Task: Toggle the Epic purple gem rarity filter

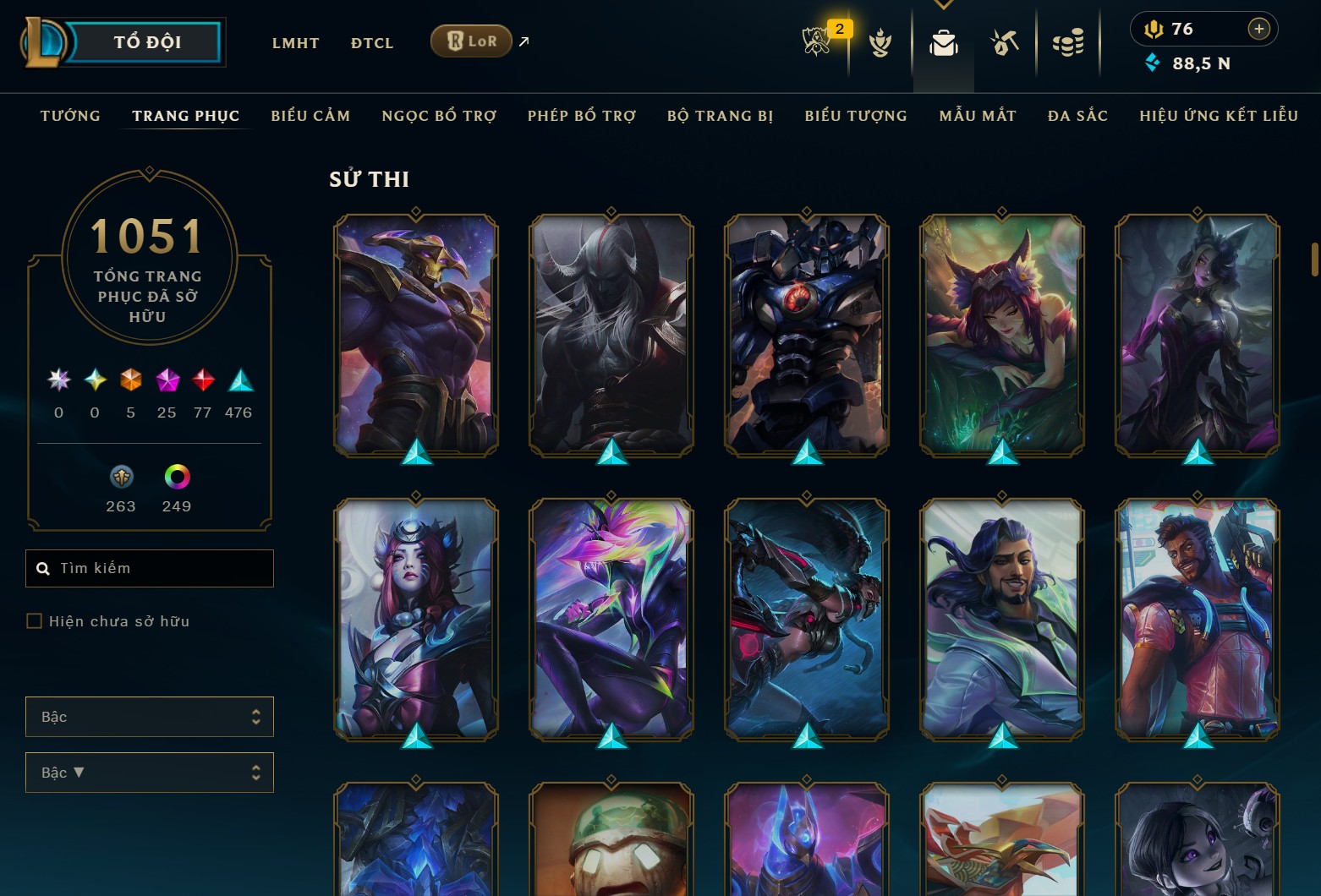Action: (x=166, y=380)
